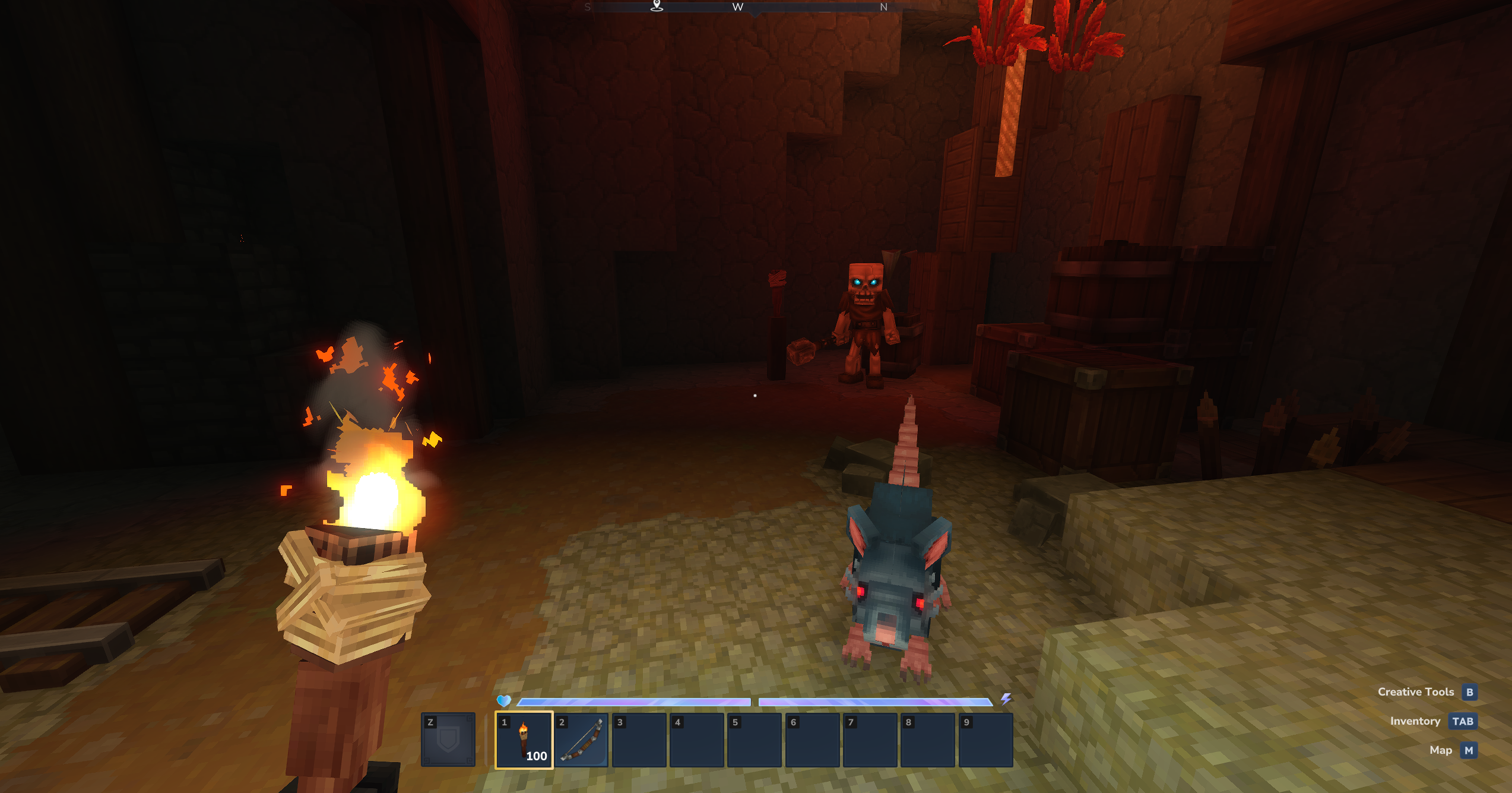
Task: Open the Inventory
Action: click(1462, 721)
